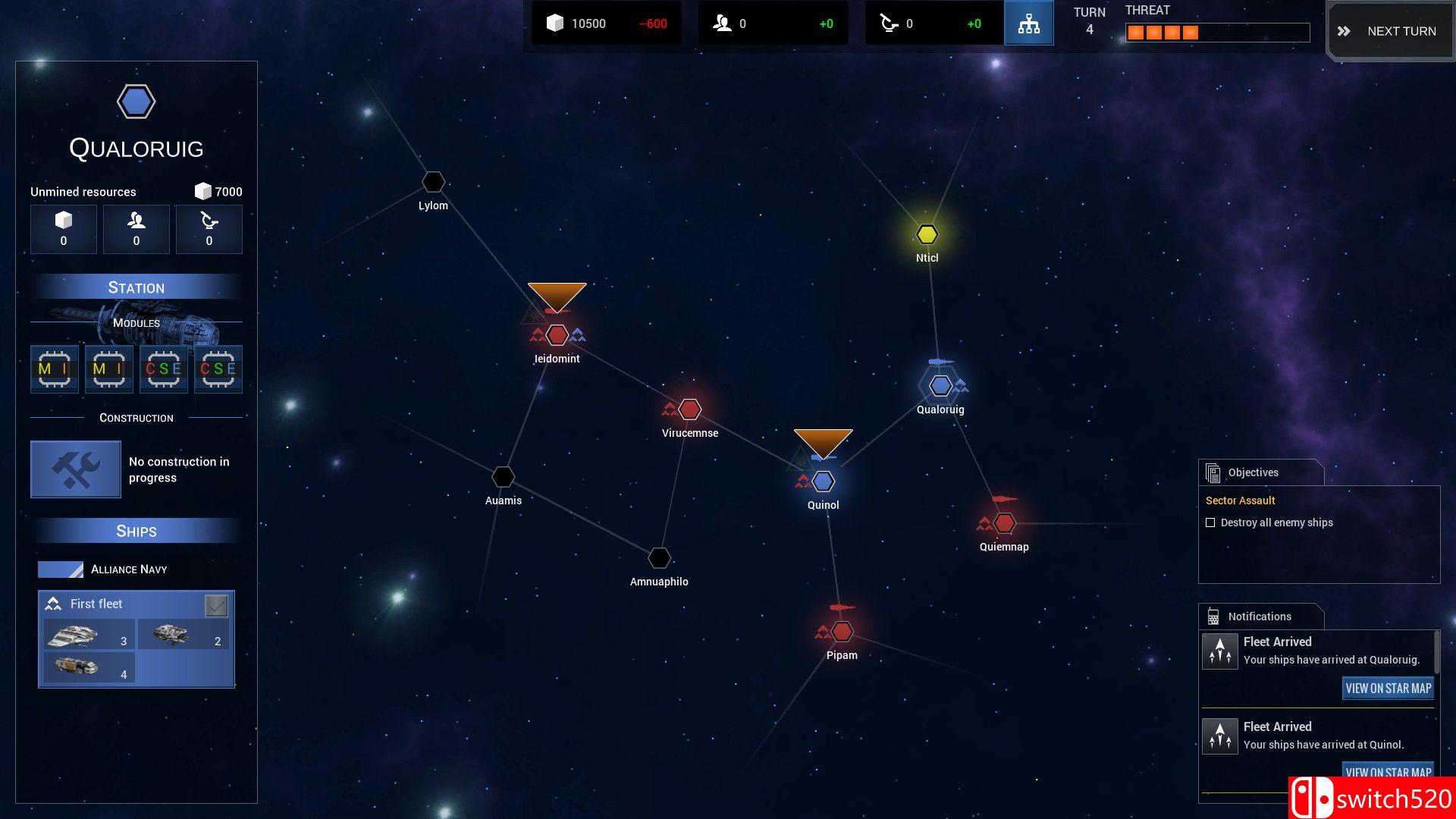The width and height of the screenshot is (1456, 819).
Task: Select the Virucemnse enemy system
Action: (689, 409)
